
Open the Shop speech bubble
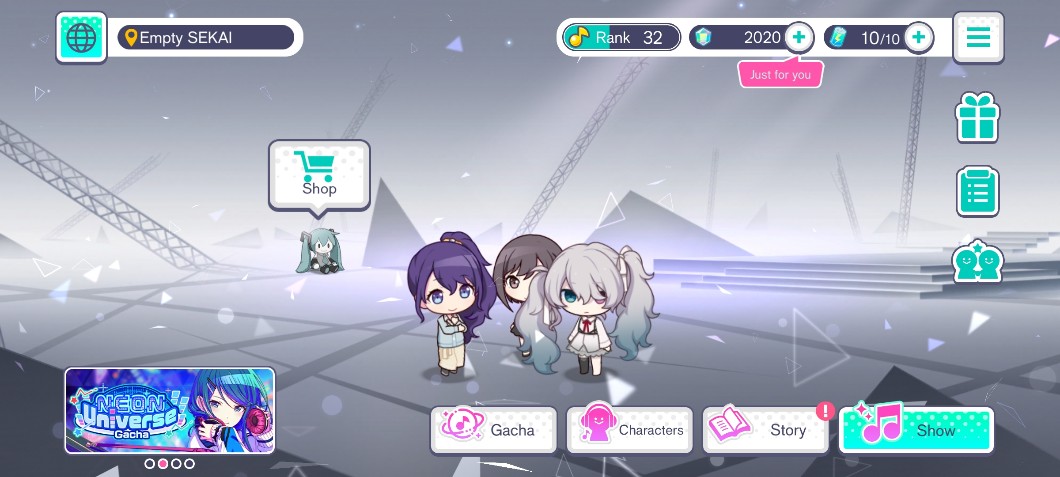319,175
